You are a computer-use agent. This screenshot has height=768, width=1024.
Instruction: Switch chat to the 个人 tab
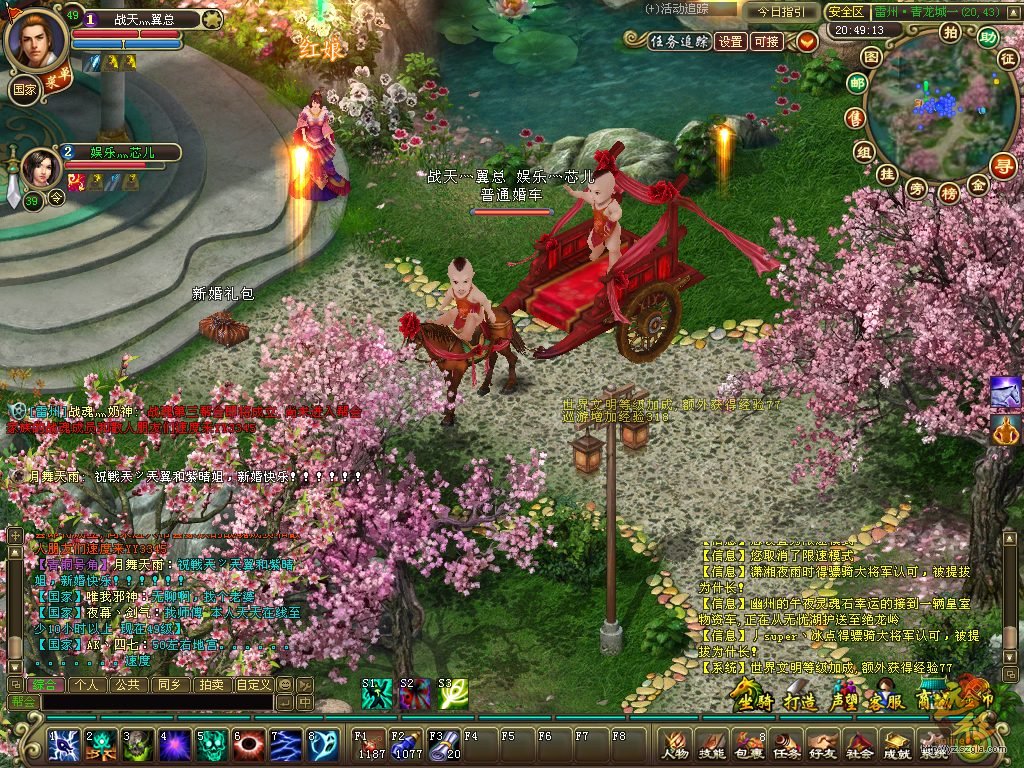tap(87, 685)
